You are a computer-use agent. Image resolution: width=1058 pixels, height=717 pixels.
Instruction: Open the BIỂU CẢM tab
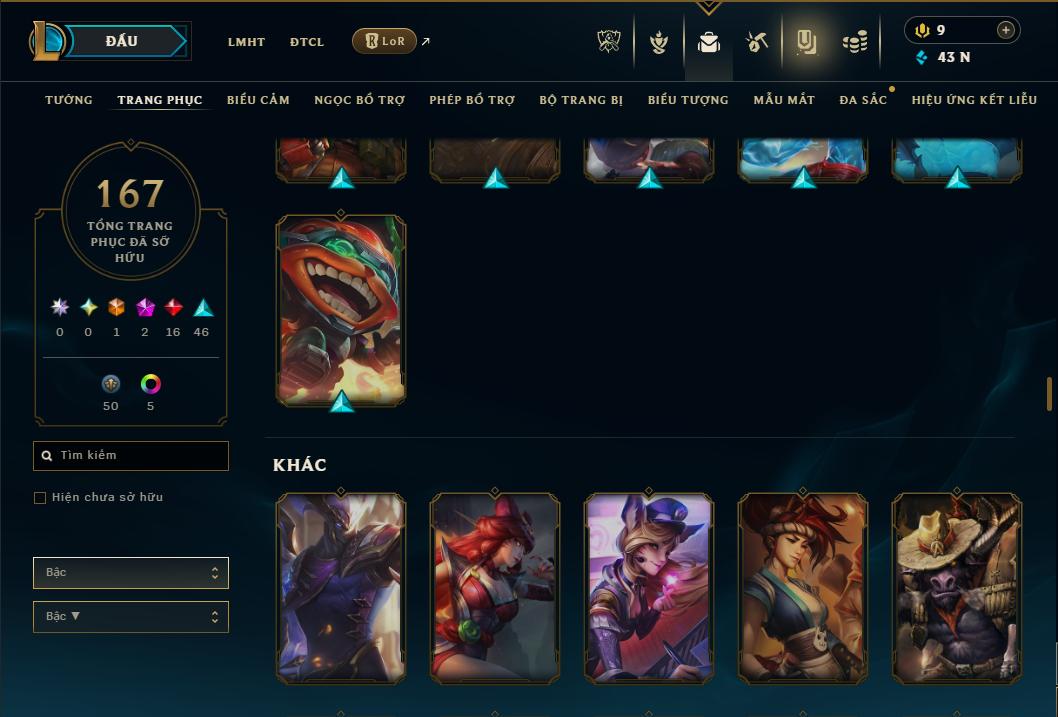point(258,100)
